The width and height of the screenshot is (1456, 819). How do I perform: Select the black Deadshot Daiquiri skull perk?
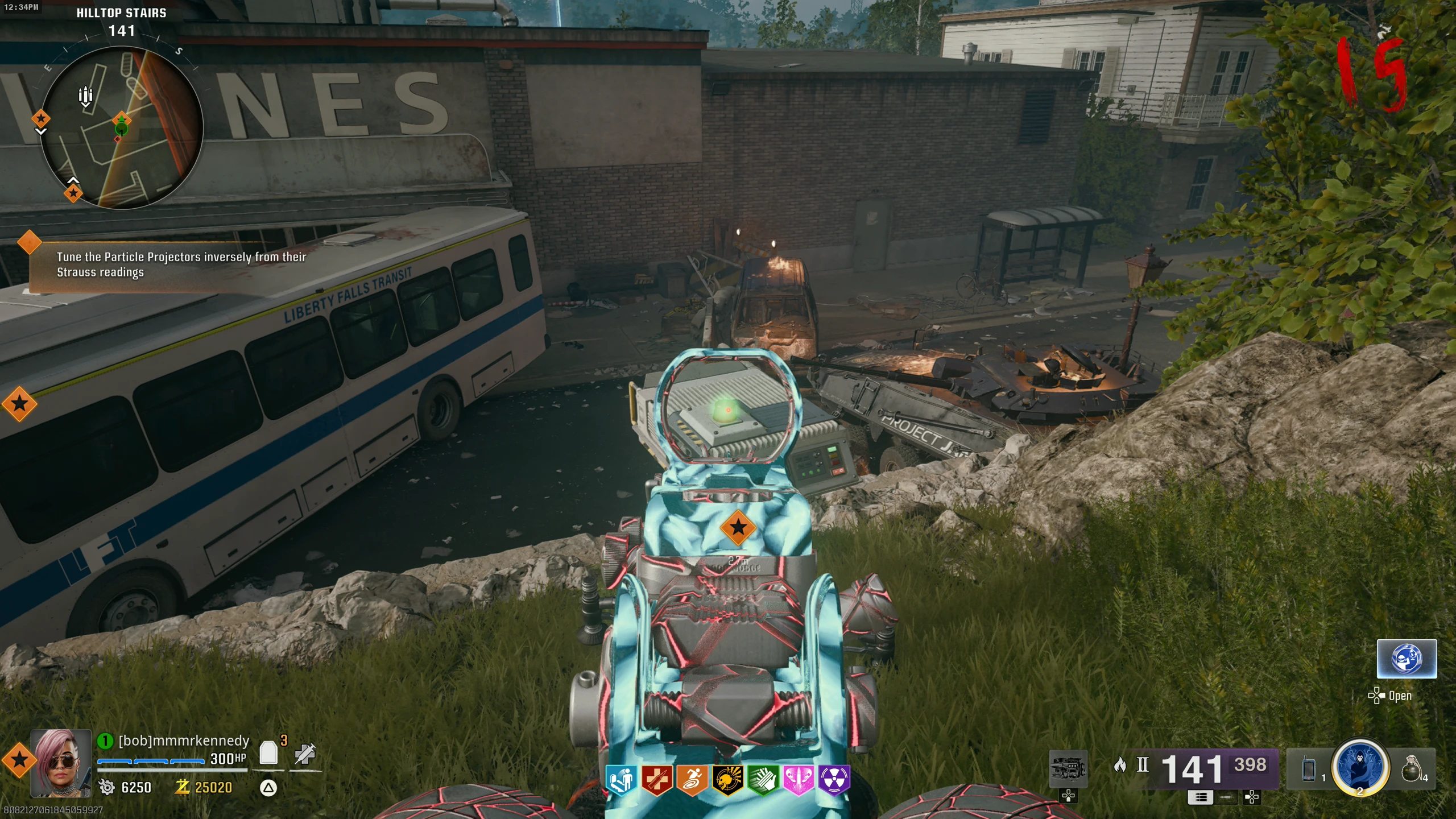727,780
